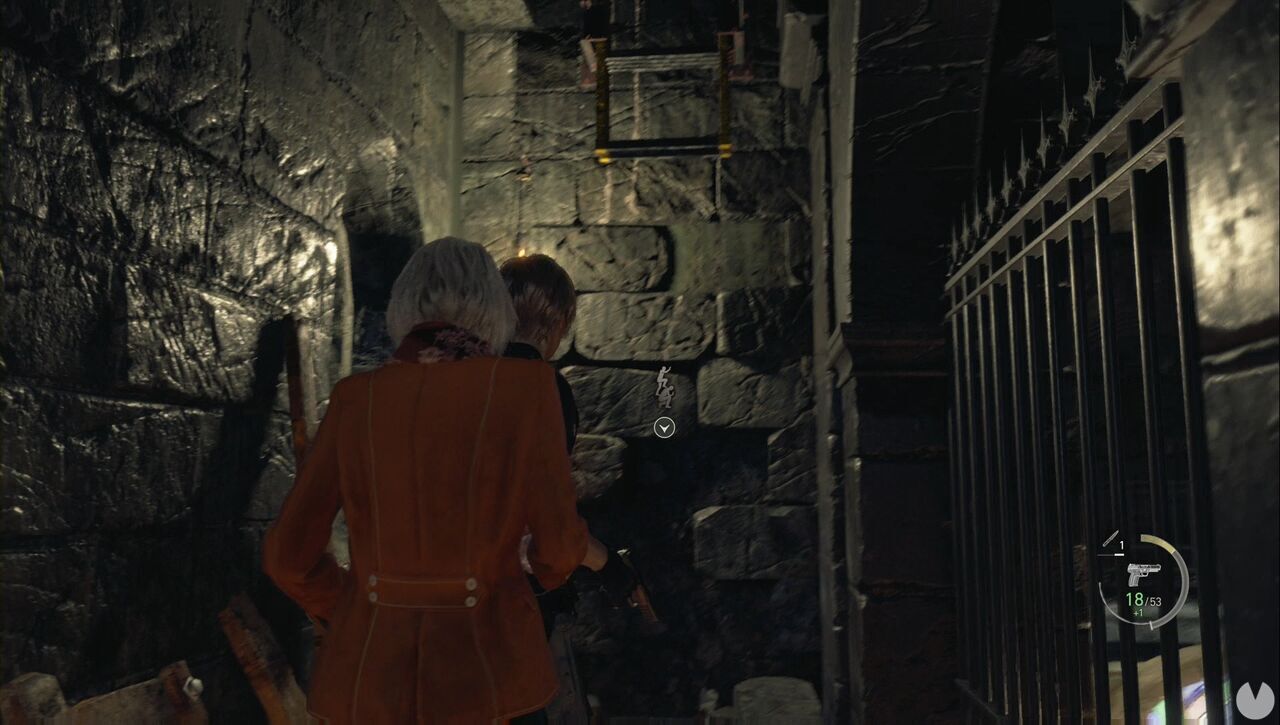Click the climbing figures pictogram on the stone wall

[664, 385]
